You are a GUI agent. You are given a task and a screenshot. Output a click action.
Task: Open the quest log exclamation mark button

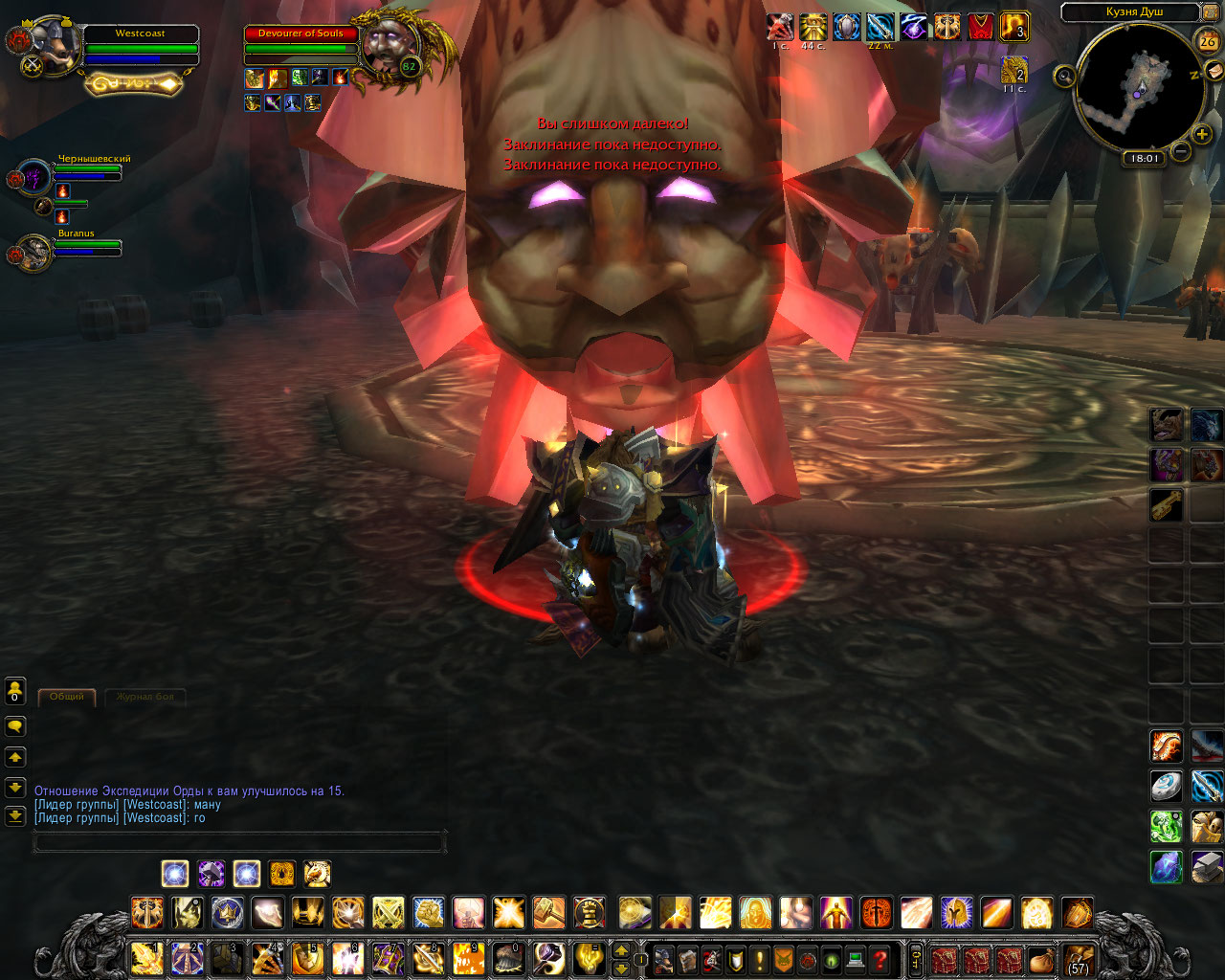click(760, 959)
